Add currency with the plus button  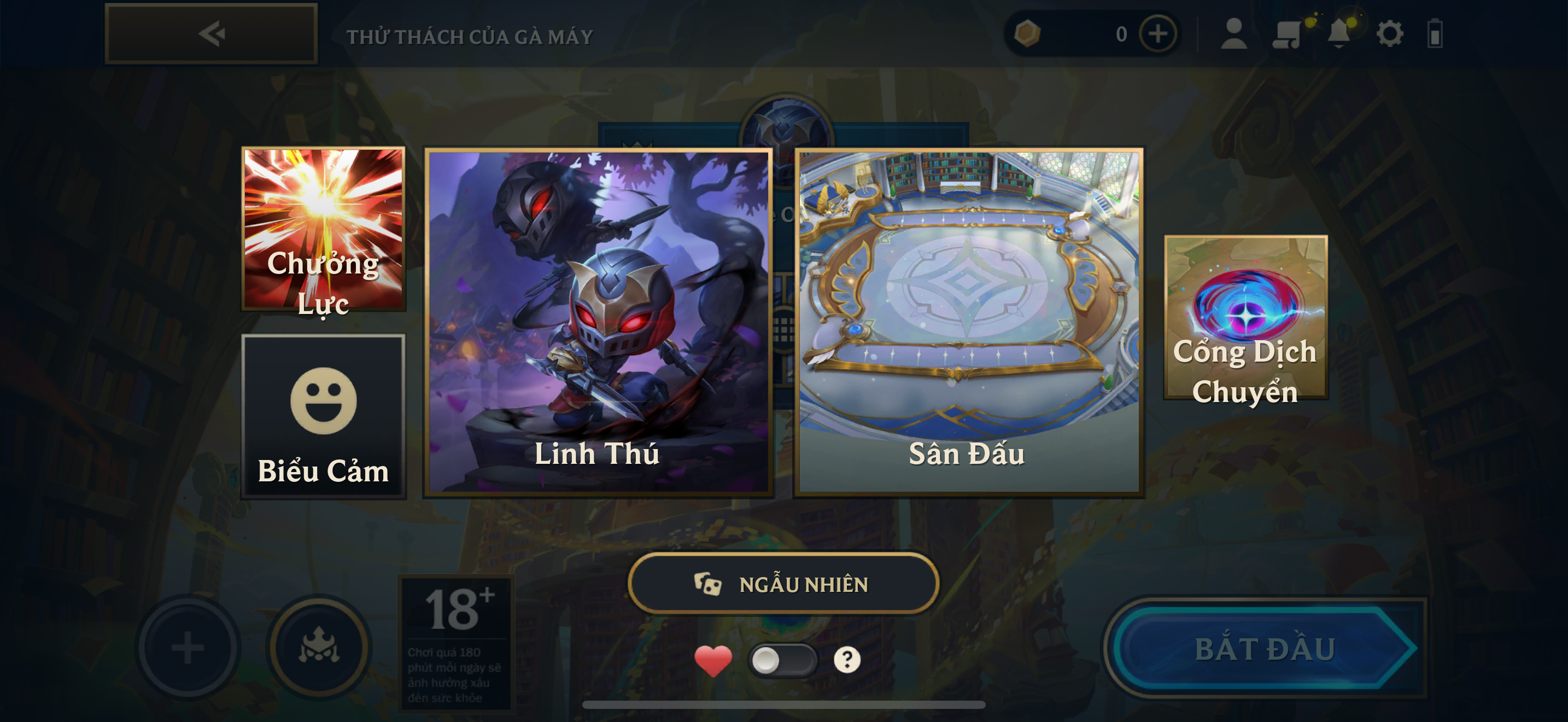tap(1158, 33)
